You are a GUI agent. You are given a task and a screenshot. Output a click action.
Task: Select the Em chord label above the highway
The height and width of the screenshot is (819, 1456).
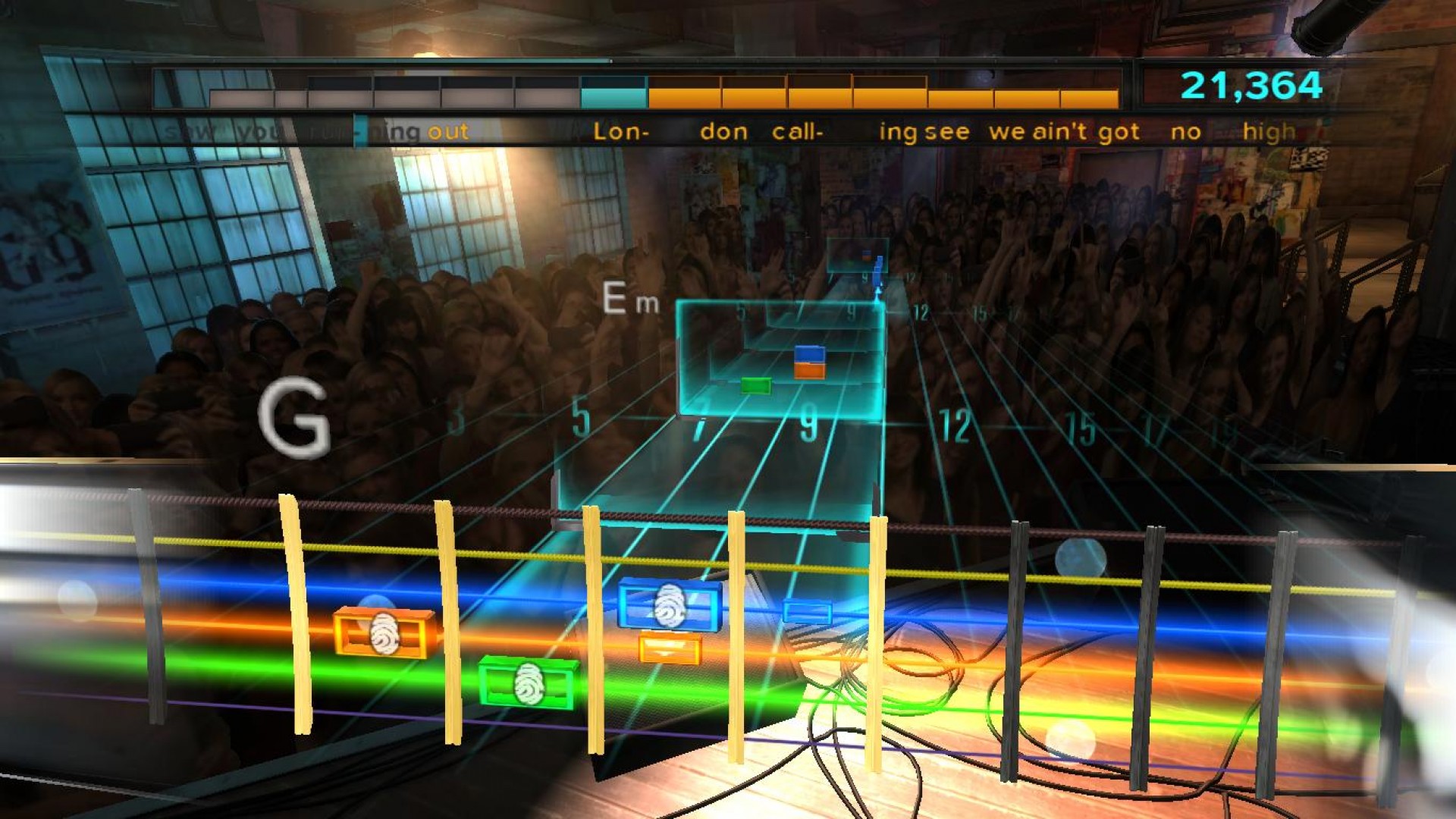point(629,300)
